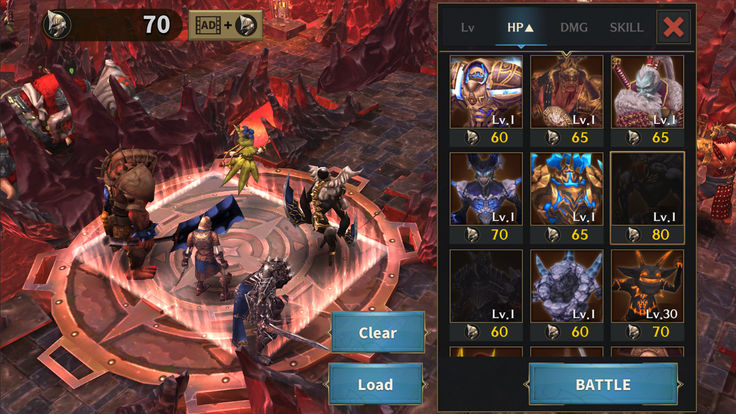This screenshot has height=414, width=736.
Task: Sort hero list by DMG
Action: click(573, 27)
